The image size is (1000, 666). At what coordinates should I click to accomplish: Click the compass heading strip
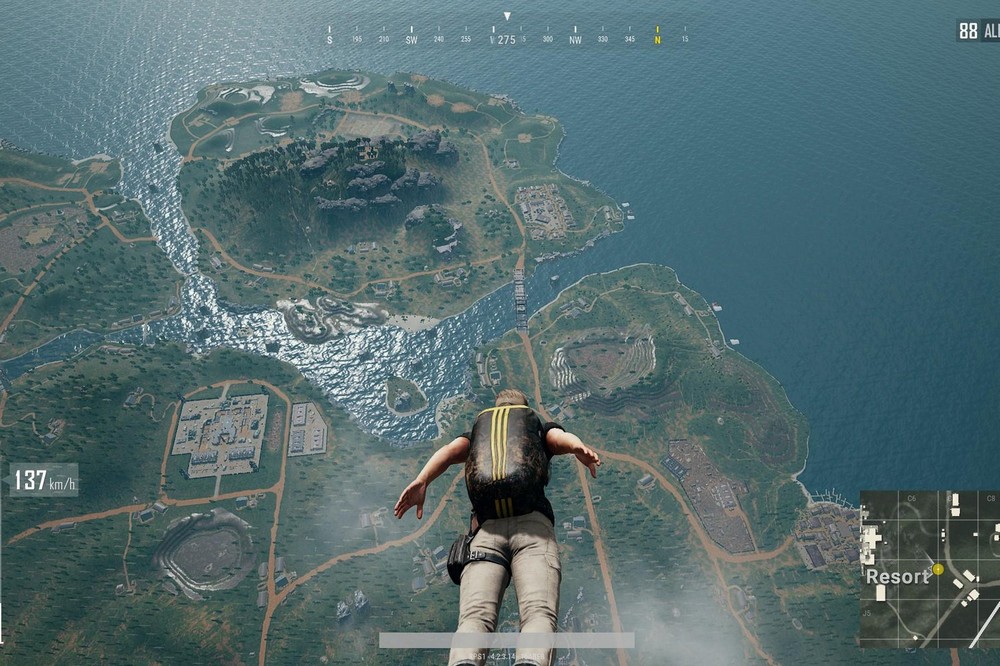pyautogui.click(x=507, y=38)
